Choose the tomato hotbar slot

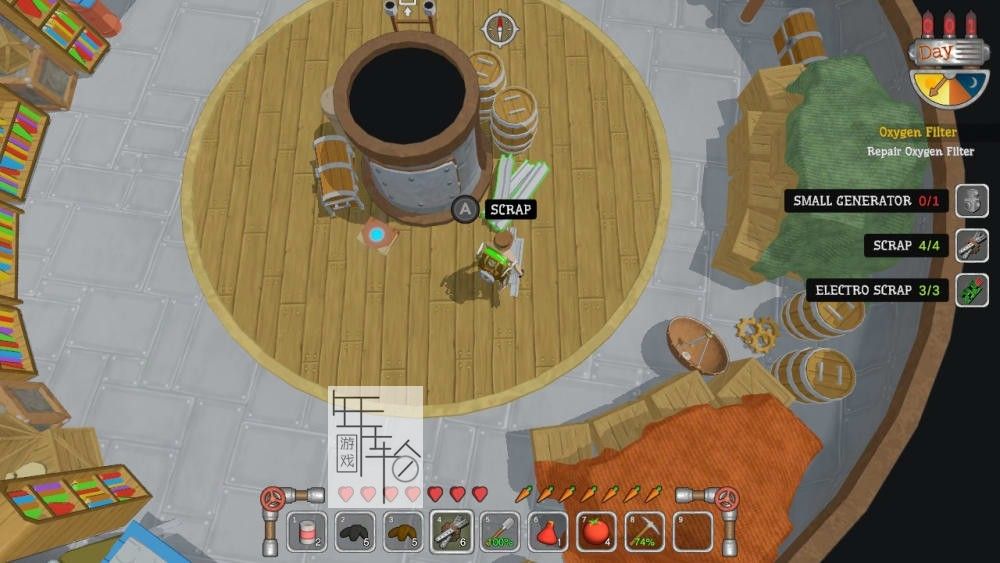[596, 532]
